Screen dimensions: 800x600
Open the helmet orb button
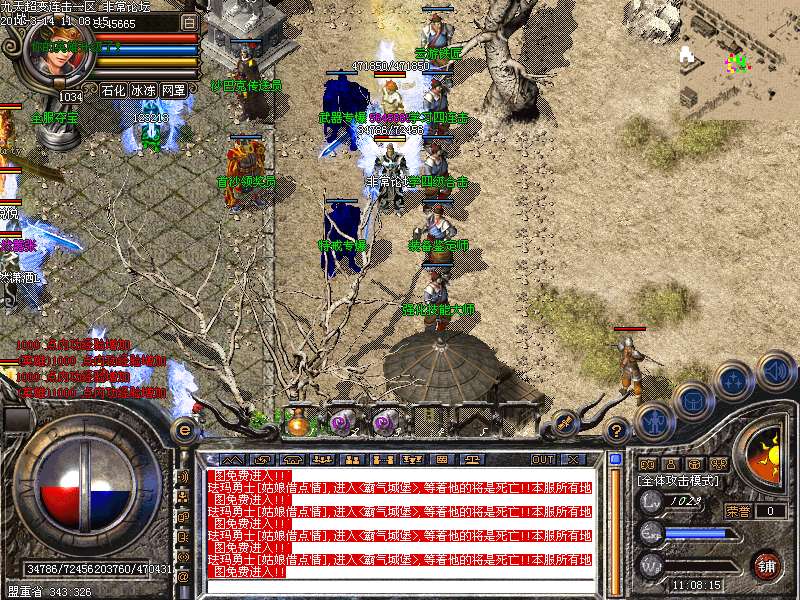pyautogui.click(x=692, y=401)
